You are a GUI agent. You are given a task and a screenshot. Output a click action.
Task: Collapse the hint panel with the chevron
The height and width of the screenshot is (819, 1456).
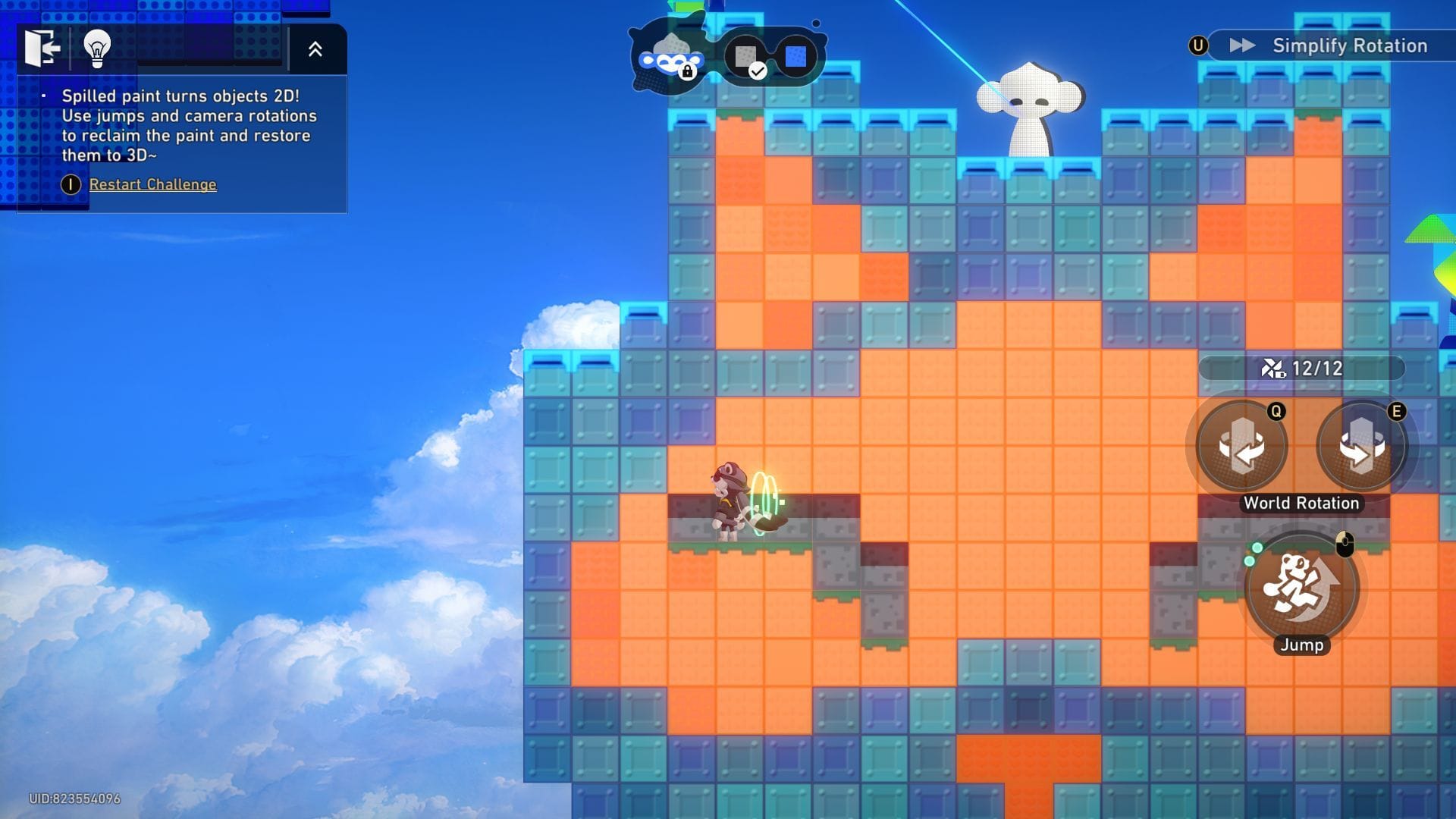click(x=316, y=49)
